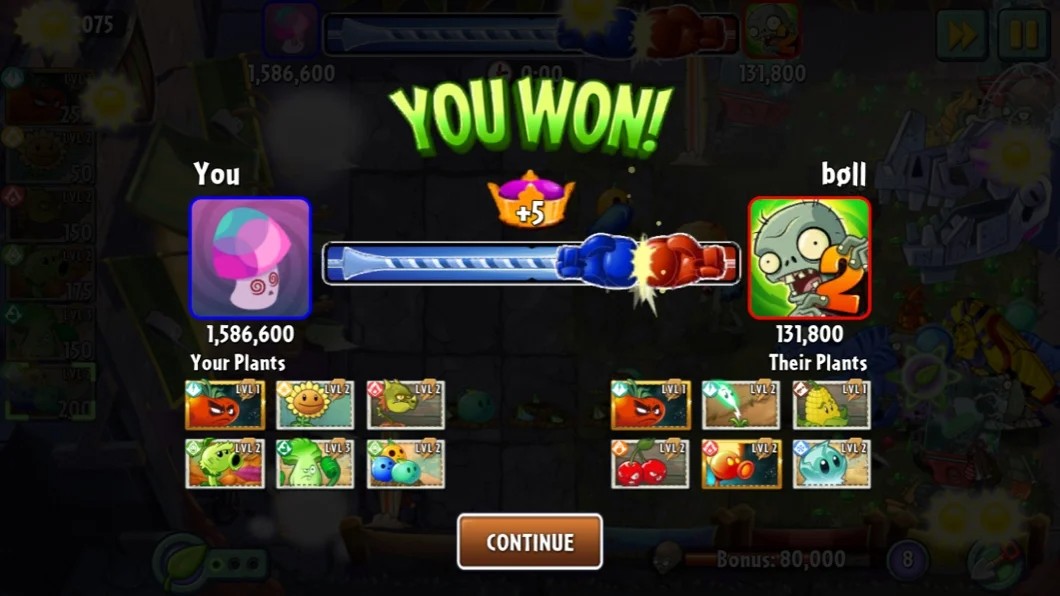The height and width of the screenshot is (596, 1060).
Task: Open opponent bøll's zombie avatar
Action: 809,258
